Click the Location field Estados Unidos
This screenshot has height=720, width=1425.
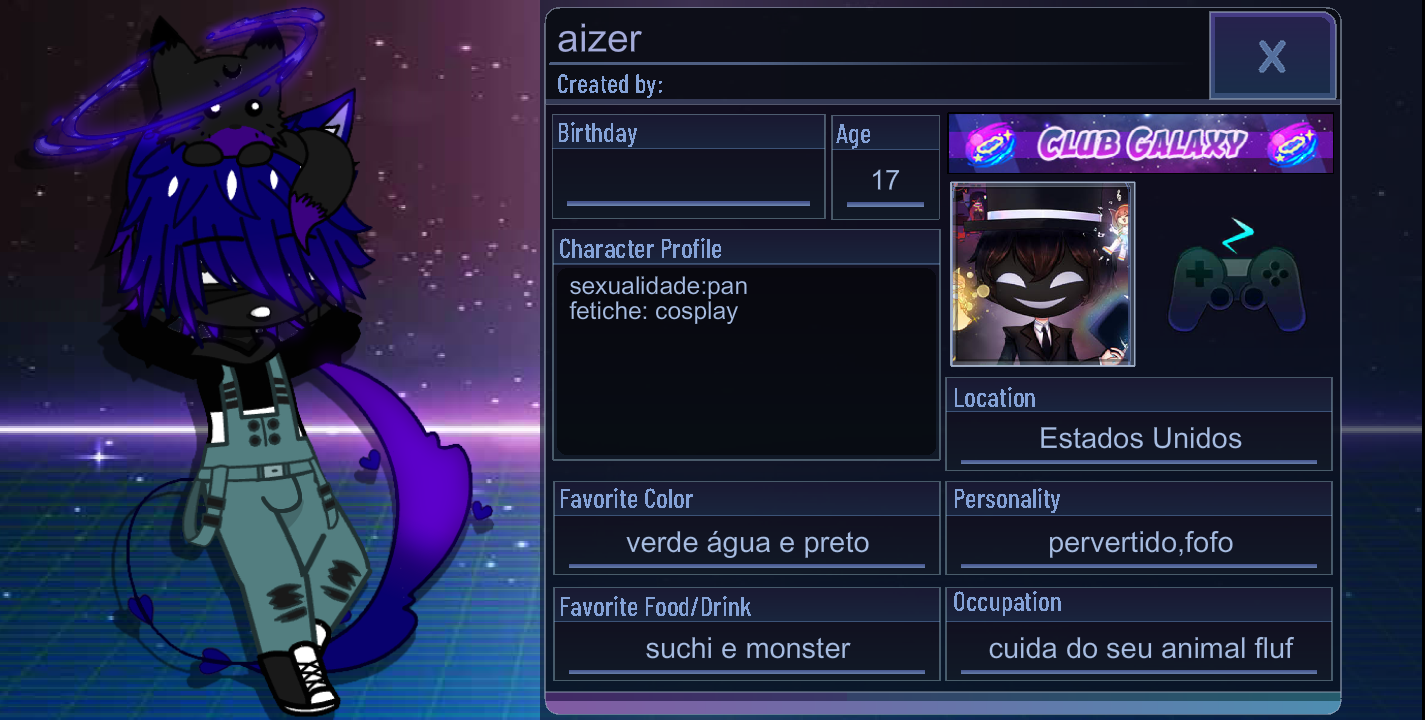(1139, 438)
